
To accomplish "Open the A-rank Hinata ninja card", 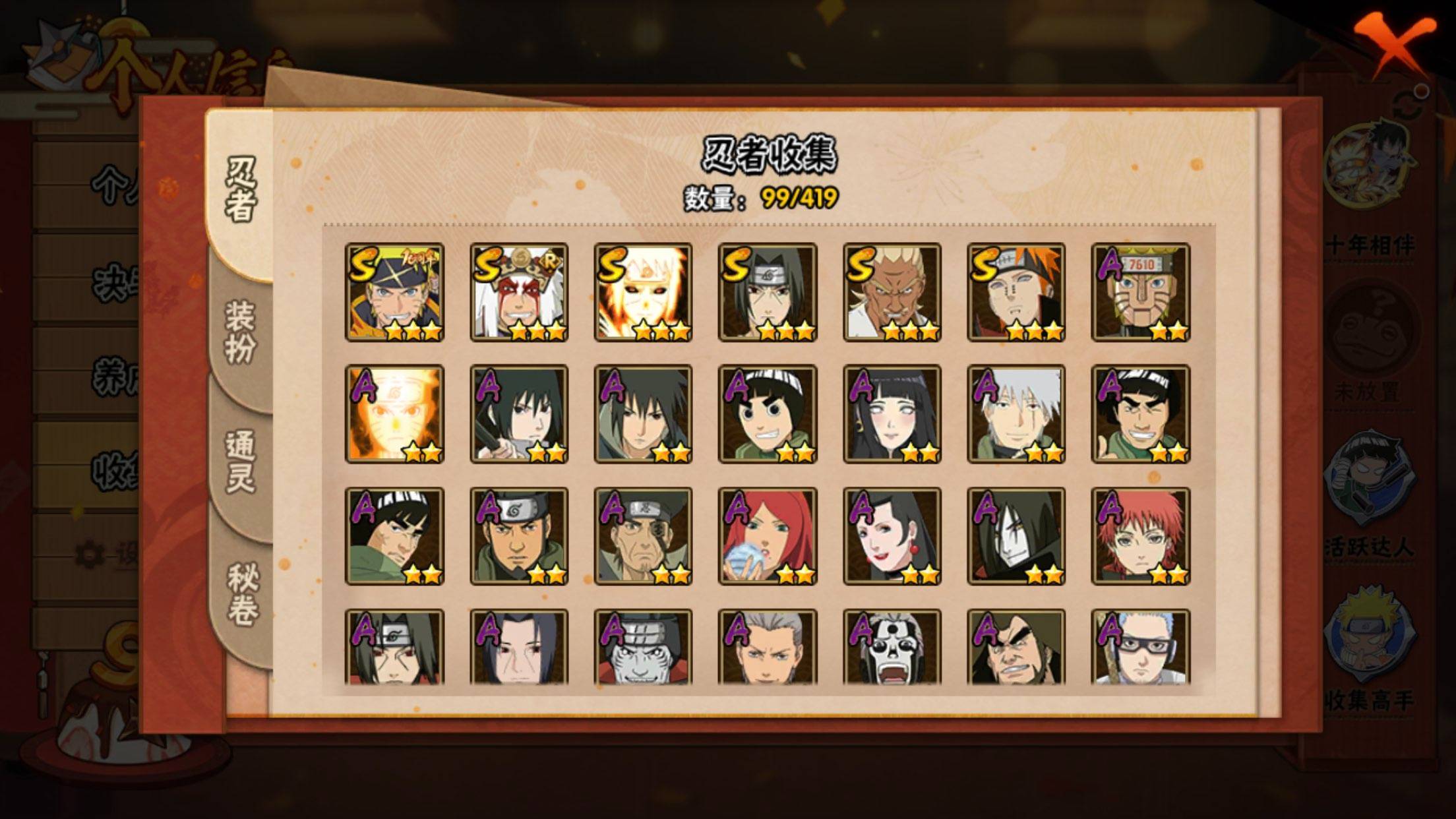I will [x=892, y=414].
